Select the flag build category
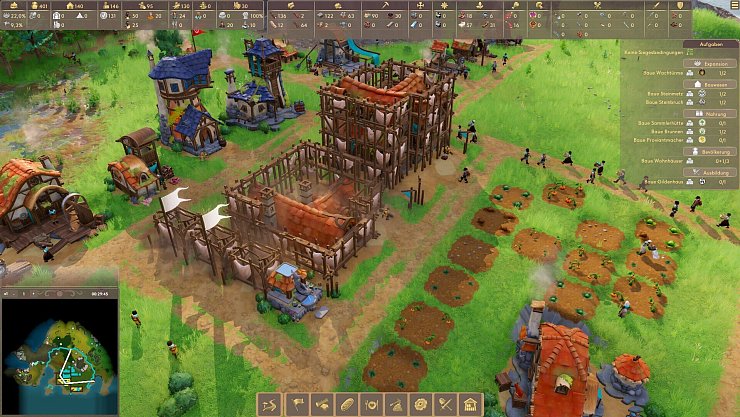 click(x=296, y=404)
